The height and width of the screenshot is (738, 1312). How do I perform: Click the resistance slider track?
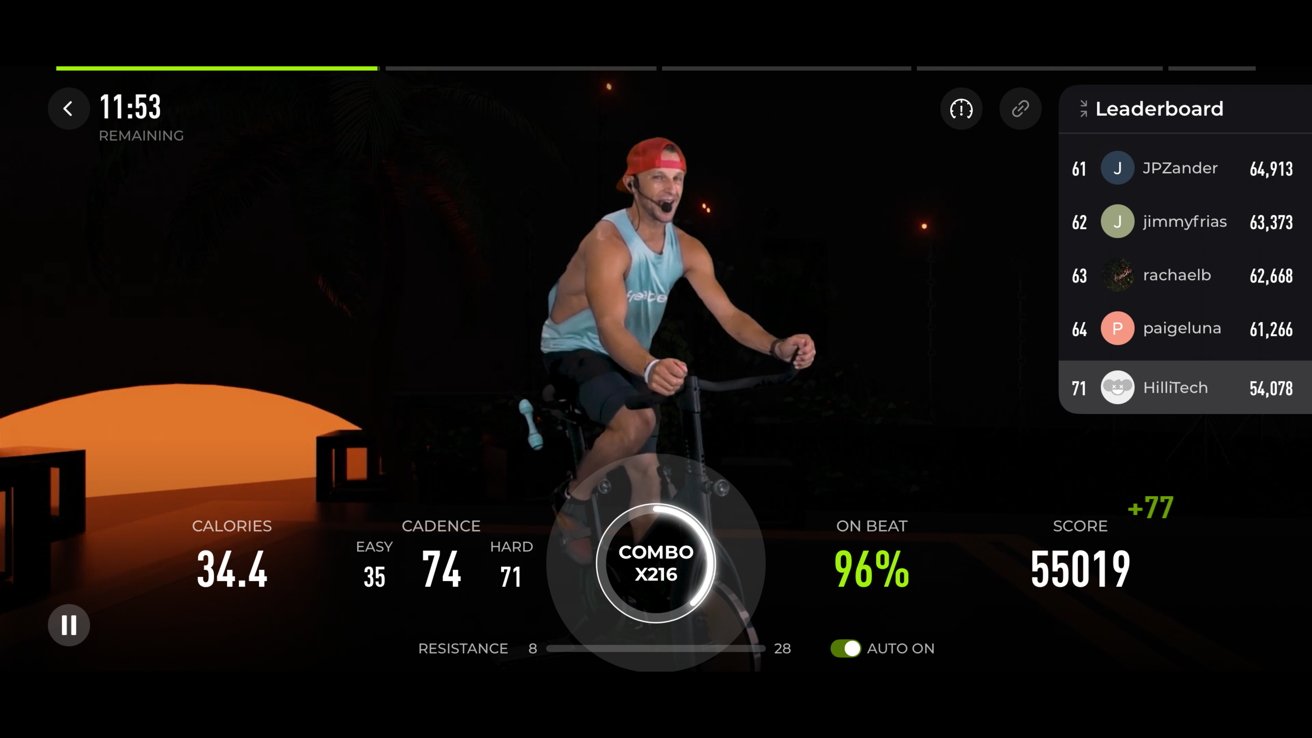click(x=655, y=649)
